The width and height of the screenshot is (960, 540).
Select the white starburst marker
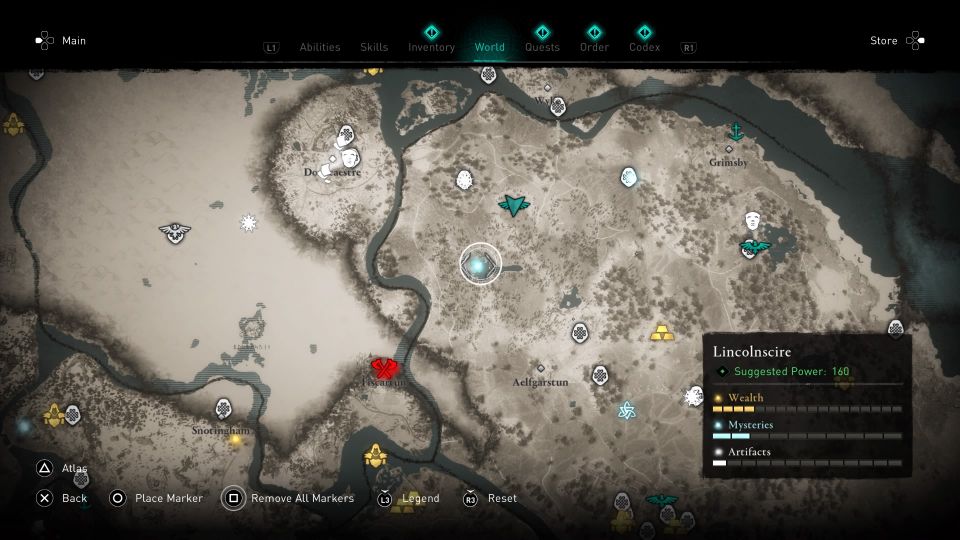pos(249,222)
